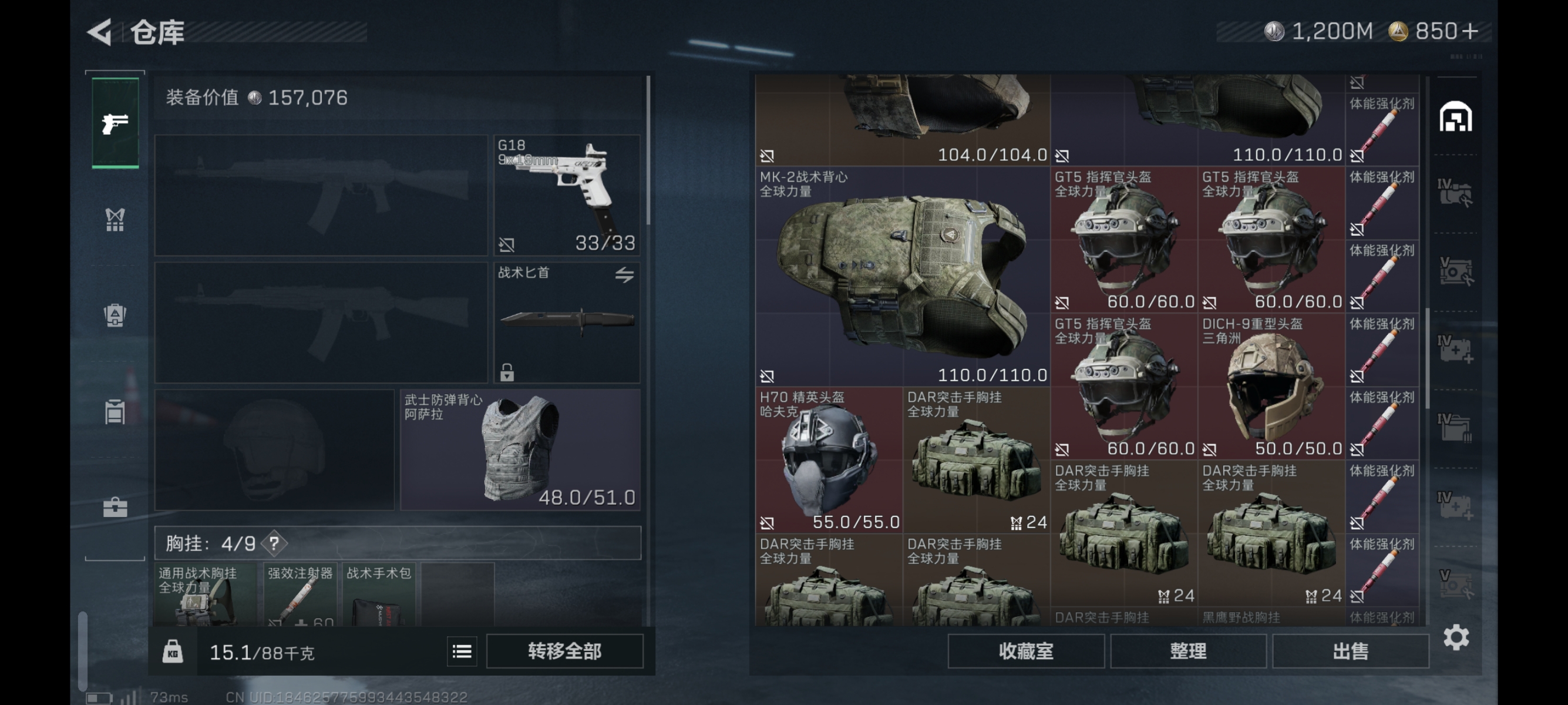Select the 武士防弹背心 armor slot
The width and height of the screenshot is (1568, 705).
coord(520,450)
